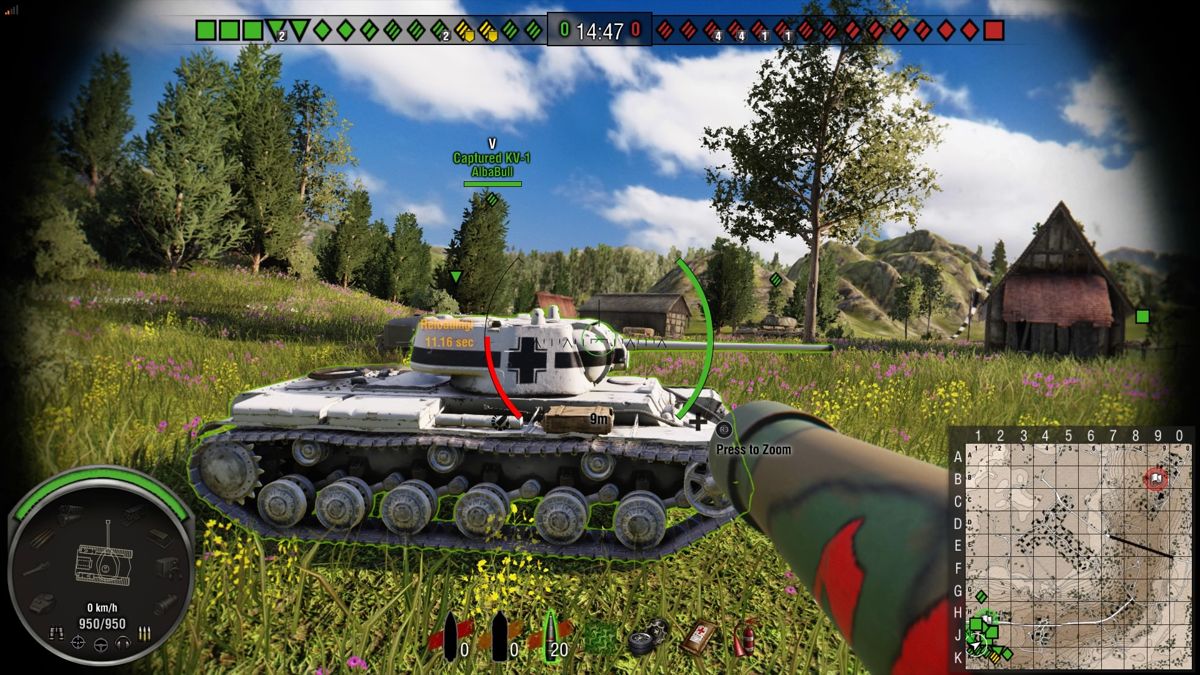Activate the repair kit wheel-and-gear icon
This screenshot has width=1200, height=675.
tap(648, 638)
